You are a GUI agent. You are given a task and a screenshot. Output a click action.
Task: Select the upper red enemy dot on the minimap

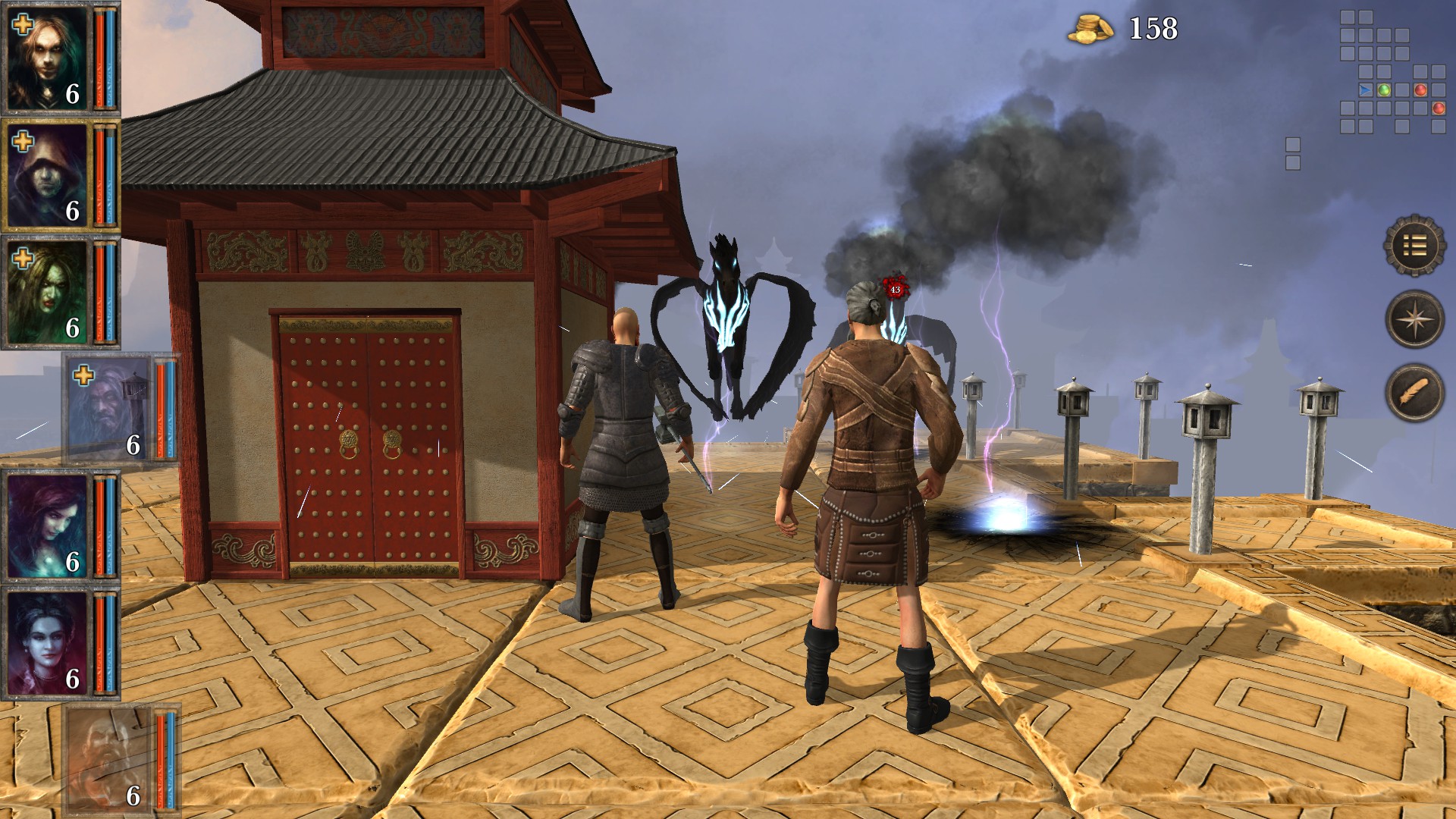[1420, 90]
